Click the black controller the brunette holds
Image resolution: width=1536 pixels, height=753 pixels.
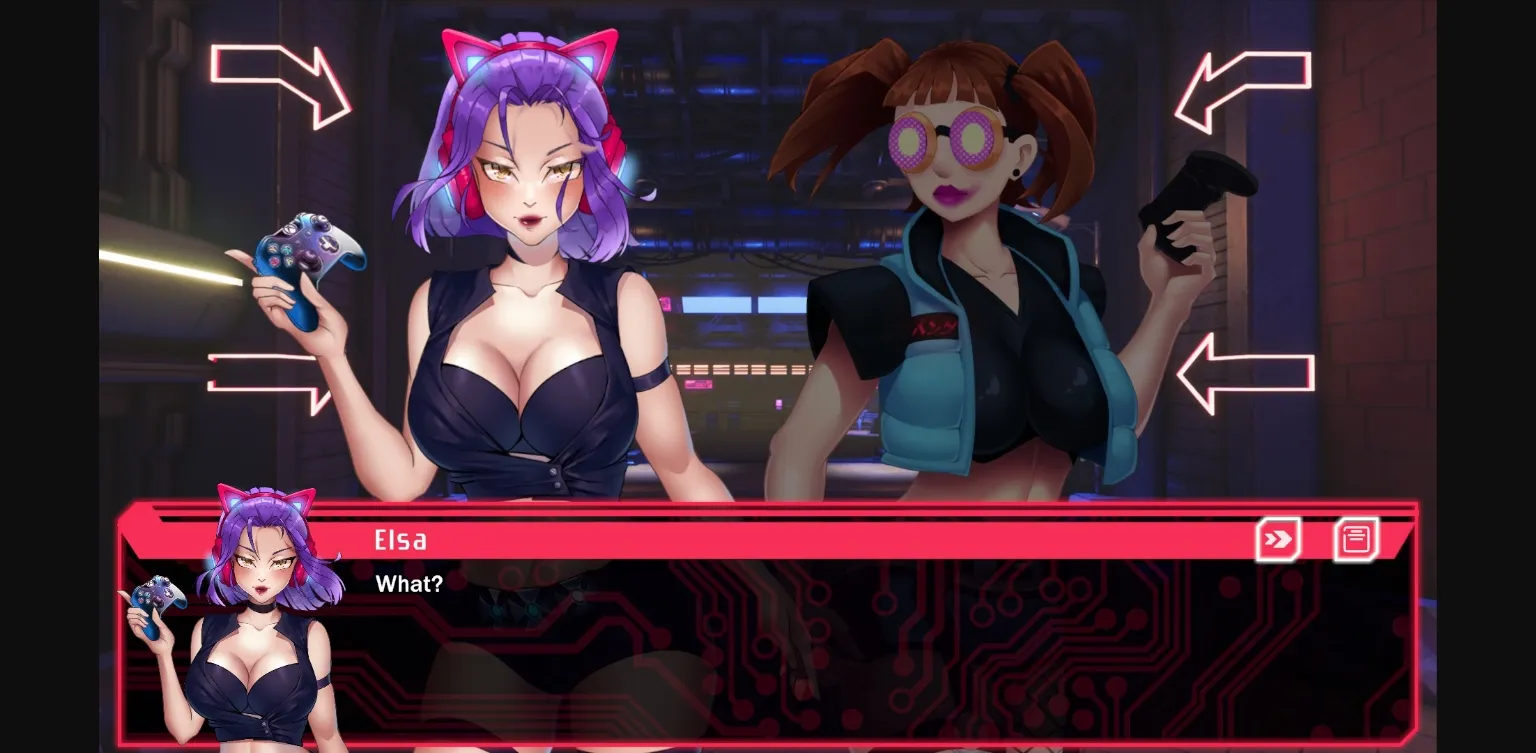click(1197, 195)
